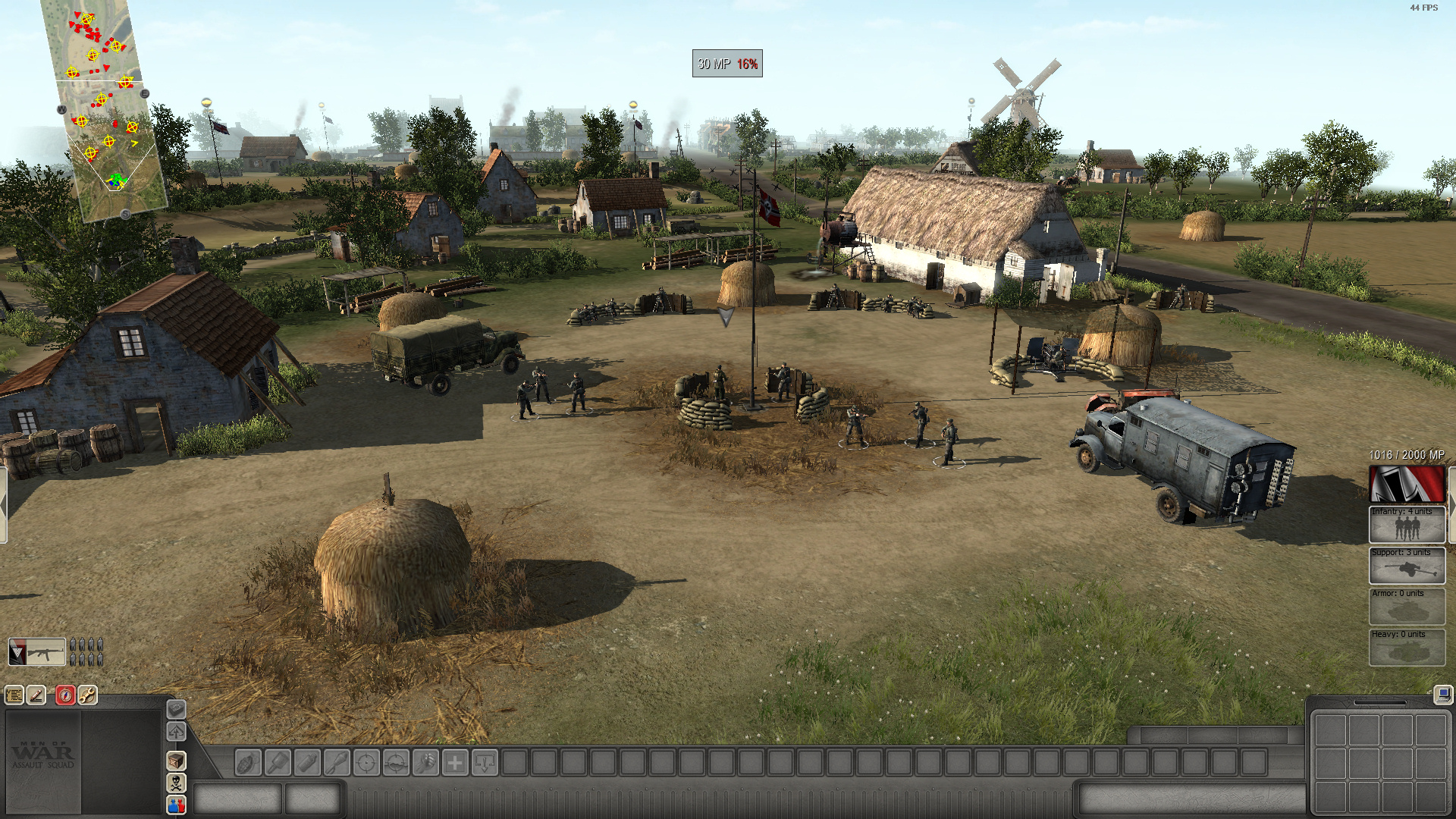Image resolution: width=1456 pixels, height=819 pixels.
Task: Expand the right edge arrow panel
Action: 1451,504
